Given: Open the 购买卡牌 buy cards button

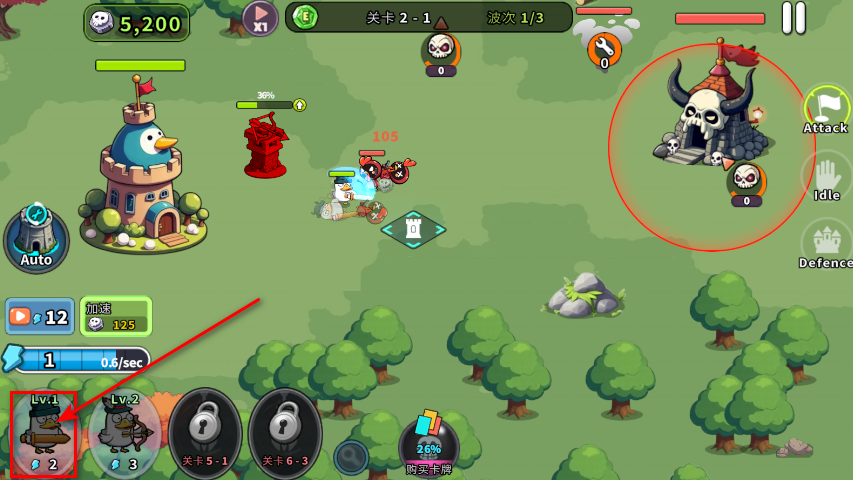Looking at the screenshot, I should click(429, 445).
